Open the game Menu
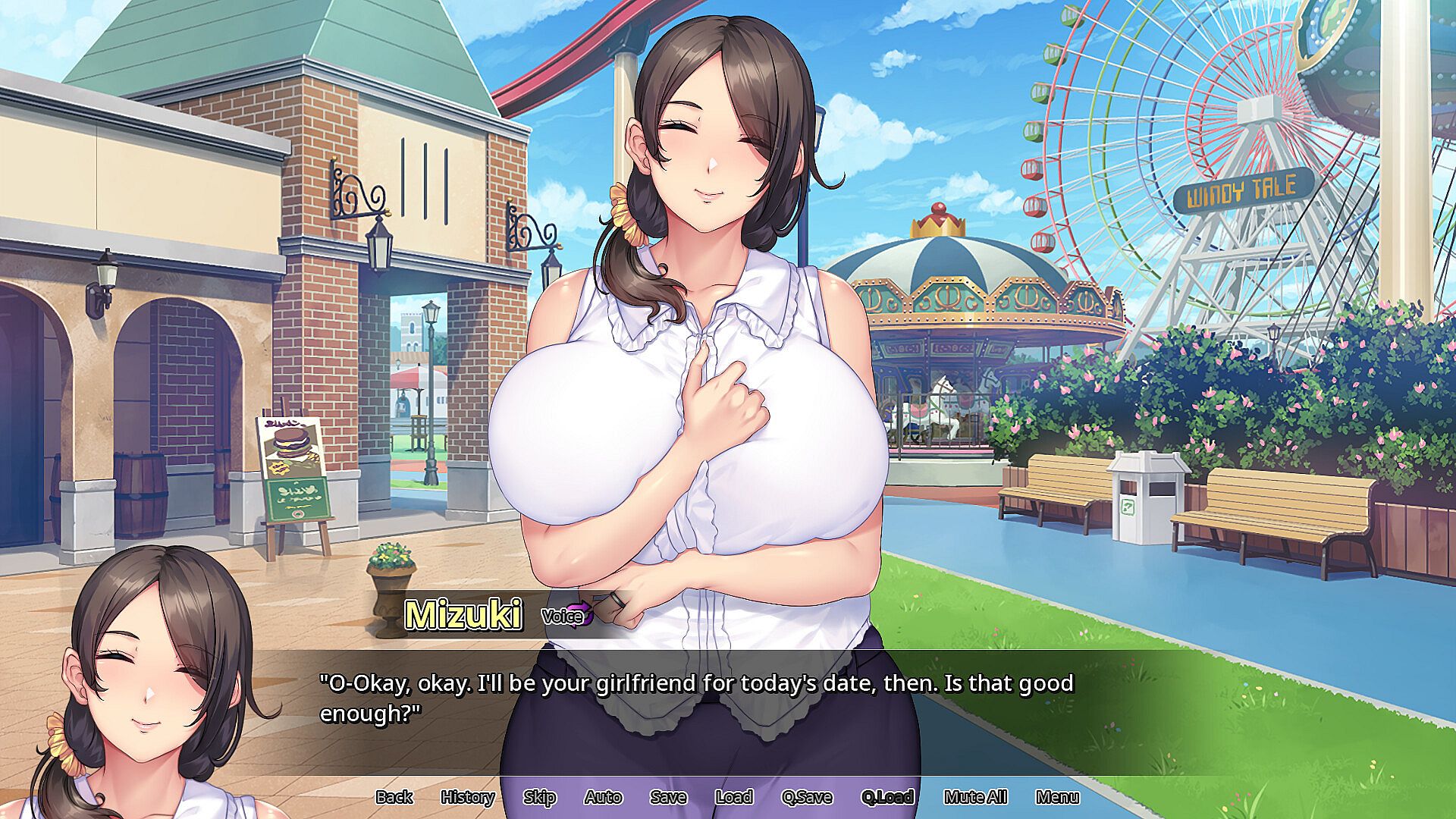1456x819 pixels. 1057,797
